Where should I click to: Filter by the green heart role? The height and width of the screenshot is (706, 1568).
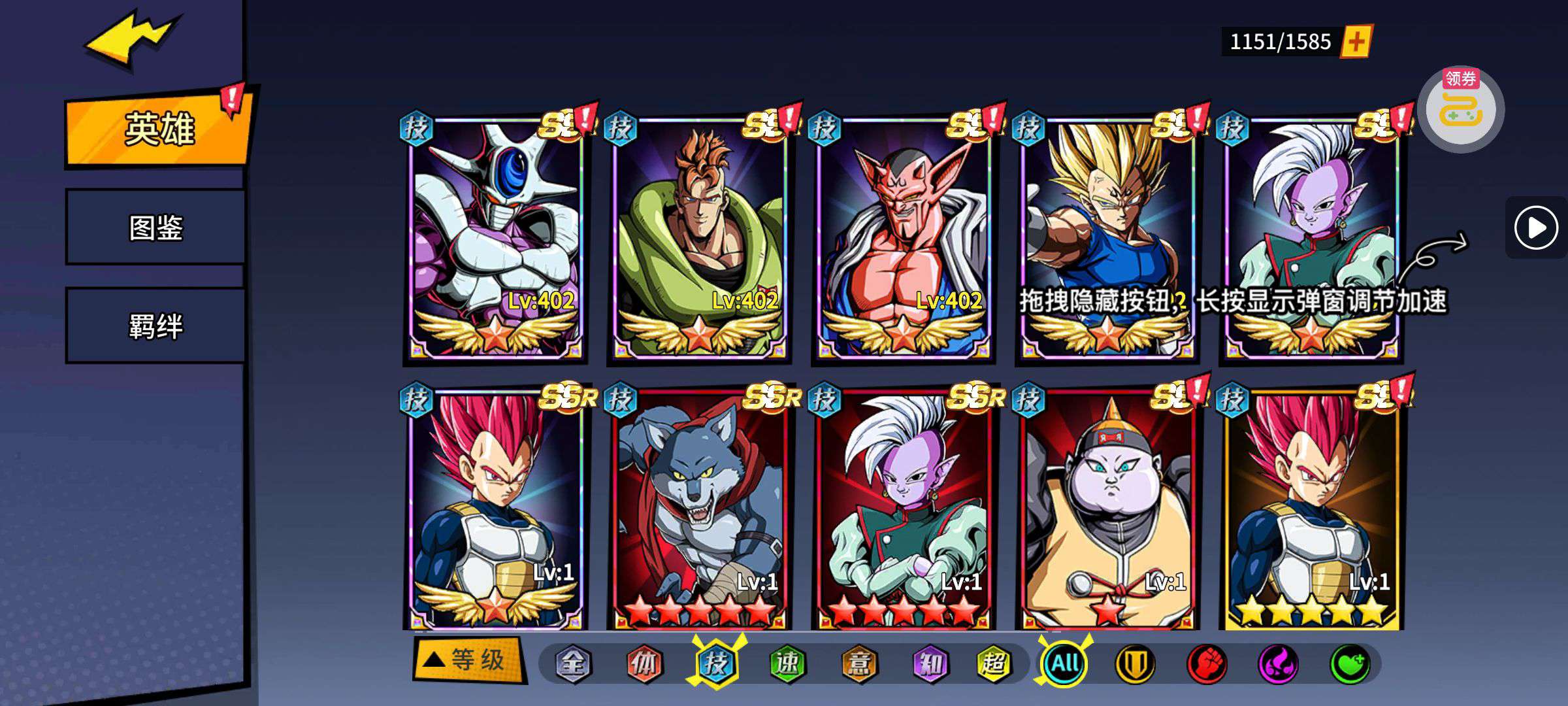pos(1348,664)
